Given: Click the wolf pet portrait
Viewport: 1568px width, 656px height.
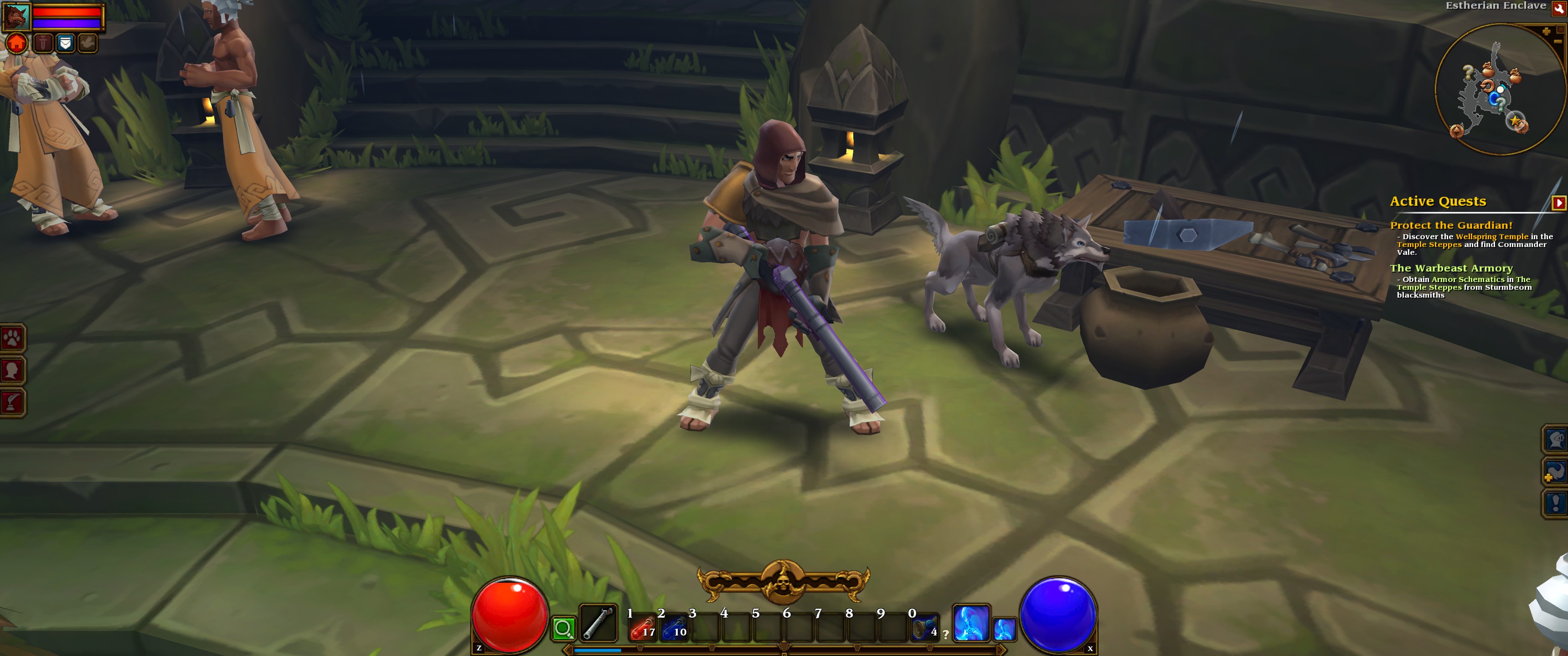Looking at the screenshot, I should 16,16.
